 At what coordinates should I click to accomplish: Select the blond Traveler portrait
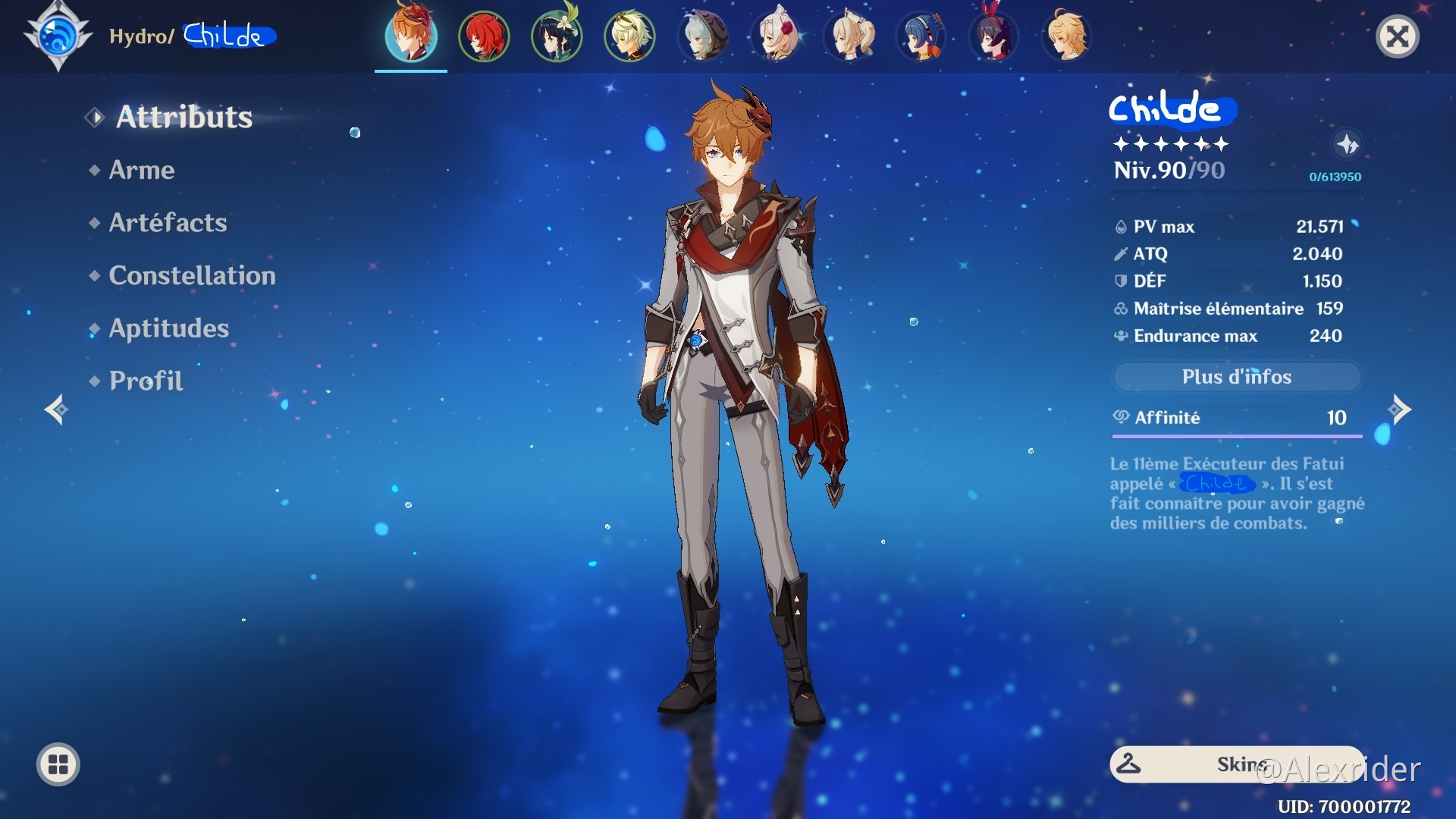[x=1067, y=36]
